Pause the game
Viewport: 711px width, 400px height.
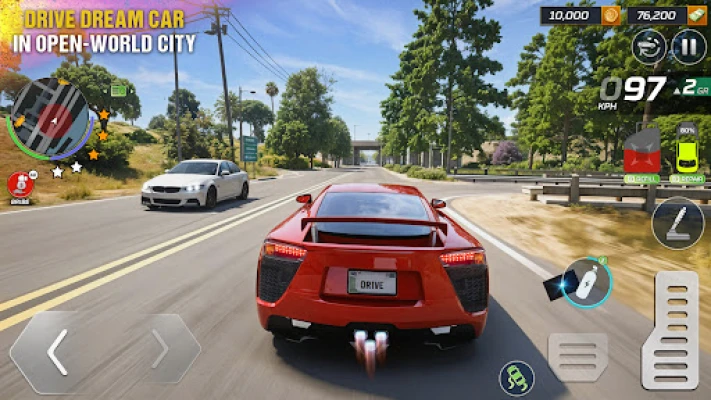(x=689, y=46)
